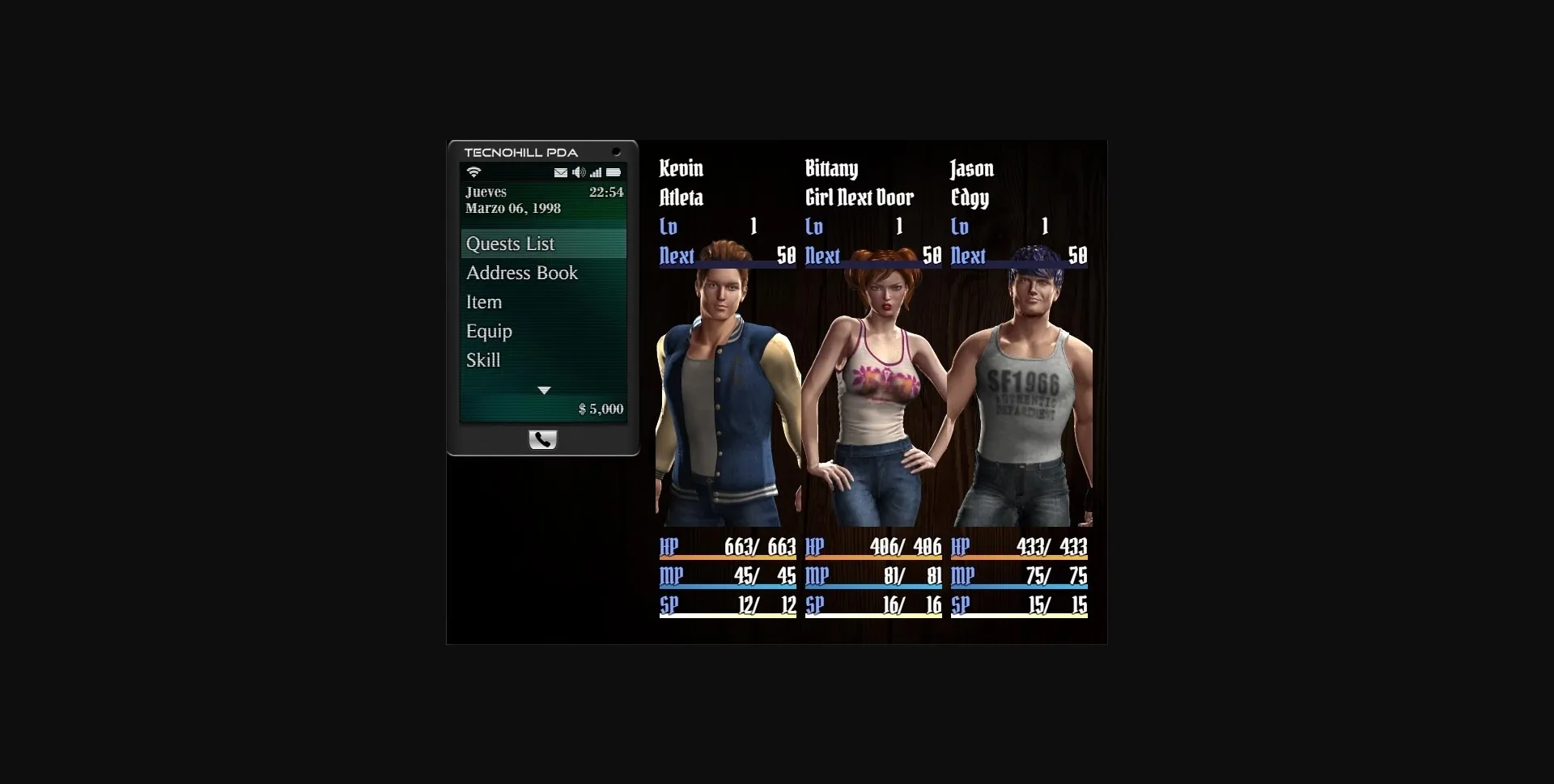The image size is (1554, 784).
Task: Click the $5,000 money display
Action: pyautogui.click(x=601, y=409)
